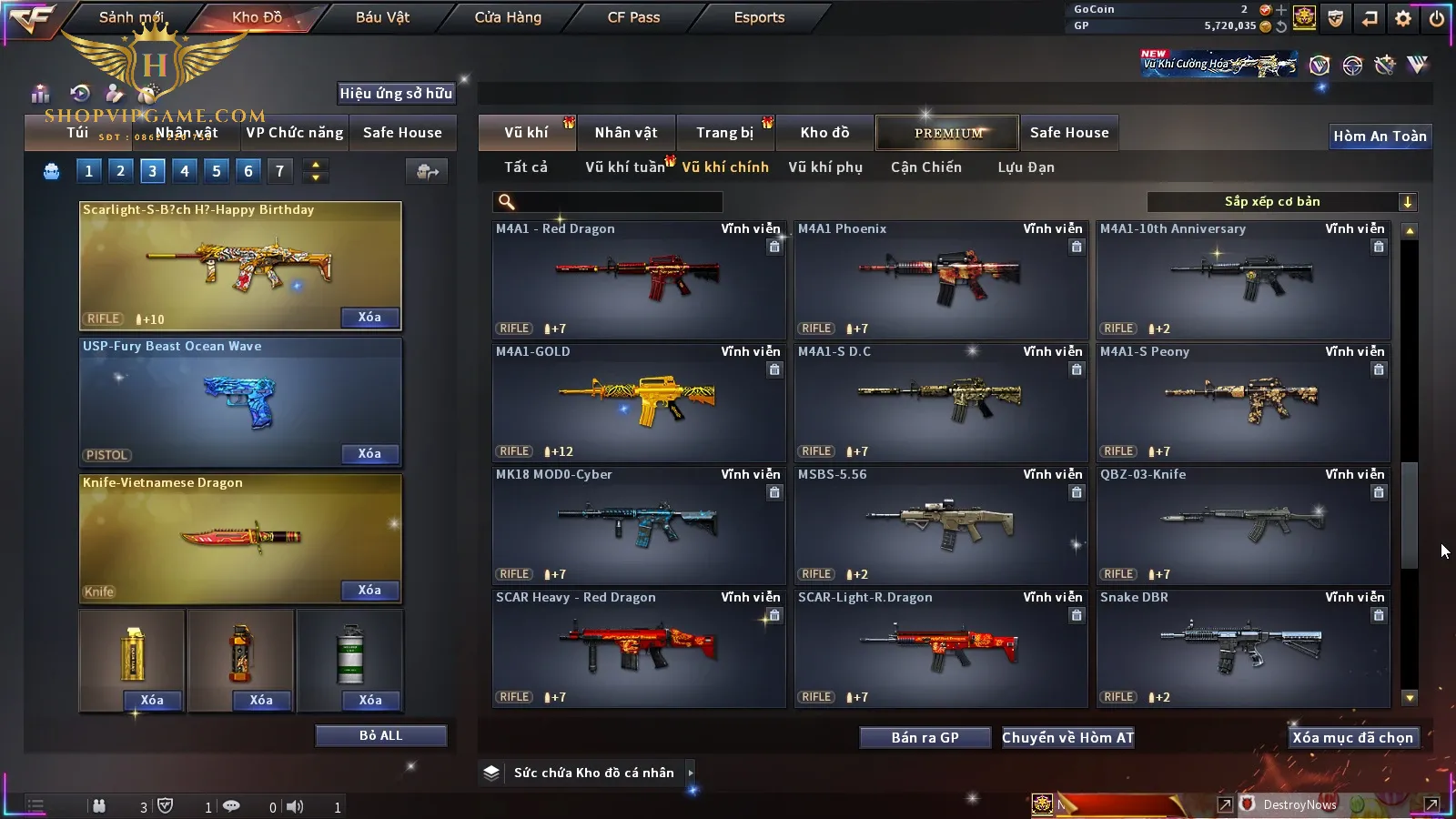Show the Vũ khí phụ weapon category
Screen dimensions: 1456x819
[825, 167]
